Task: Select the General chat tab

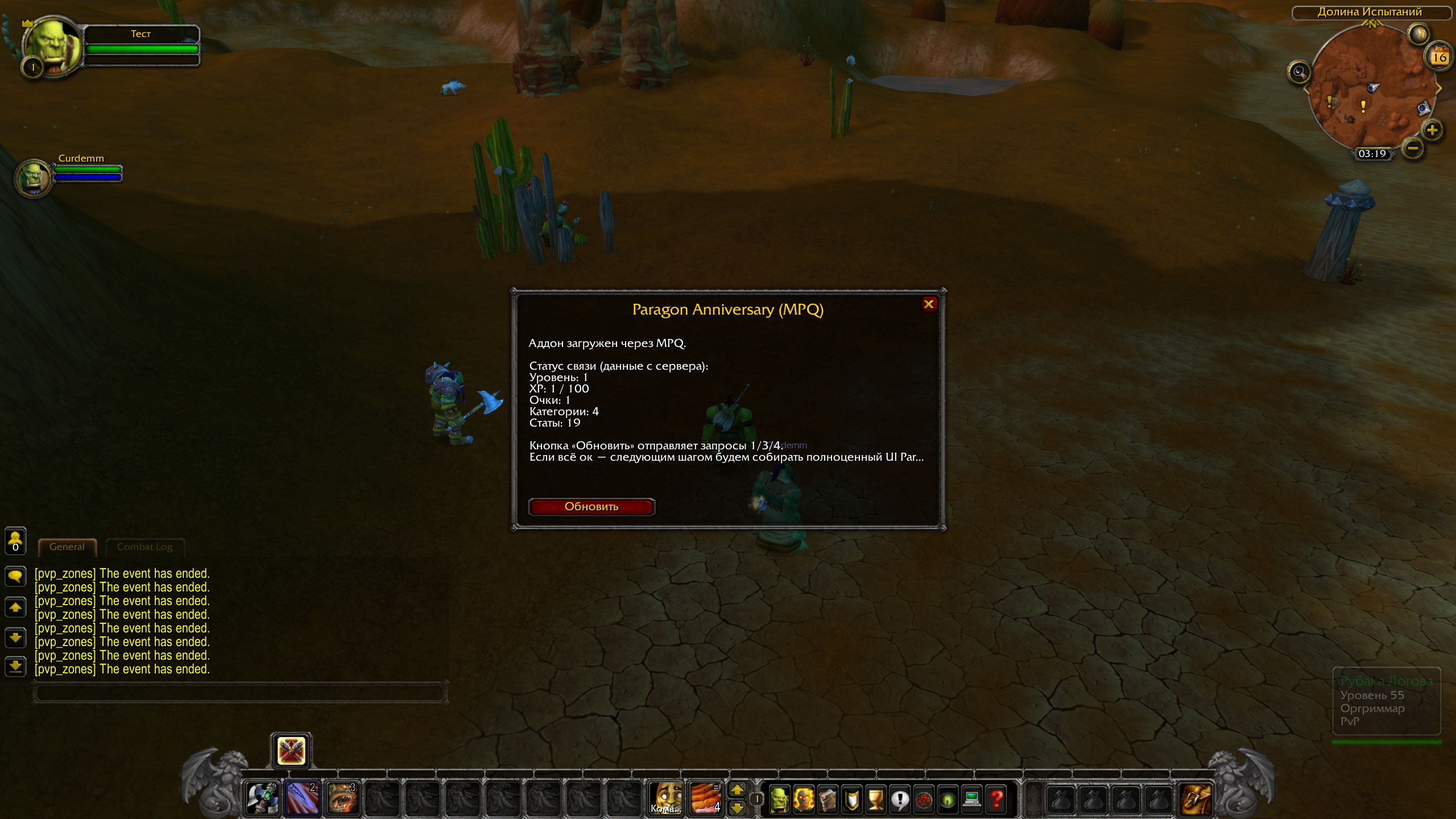Action: (x=67, y=547)
